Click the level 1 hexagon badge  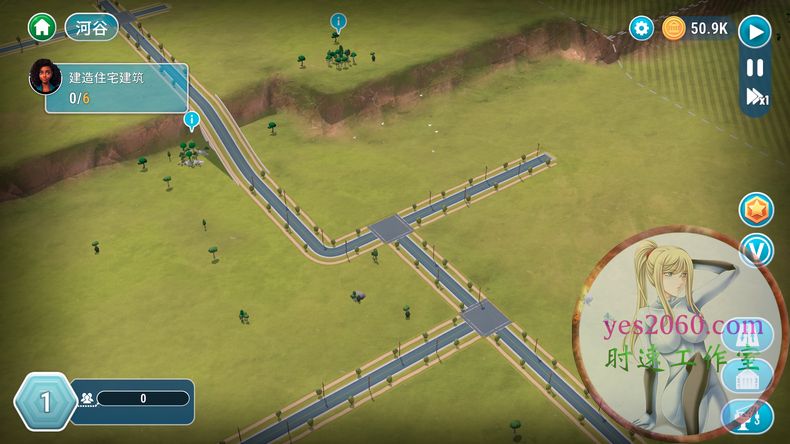pyautogui.click(x=44, y=402)
